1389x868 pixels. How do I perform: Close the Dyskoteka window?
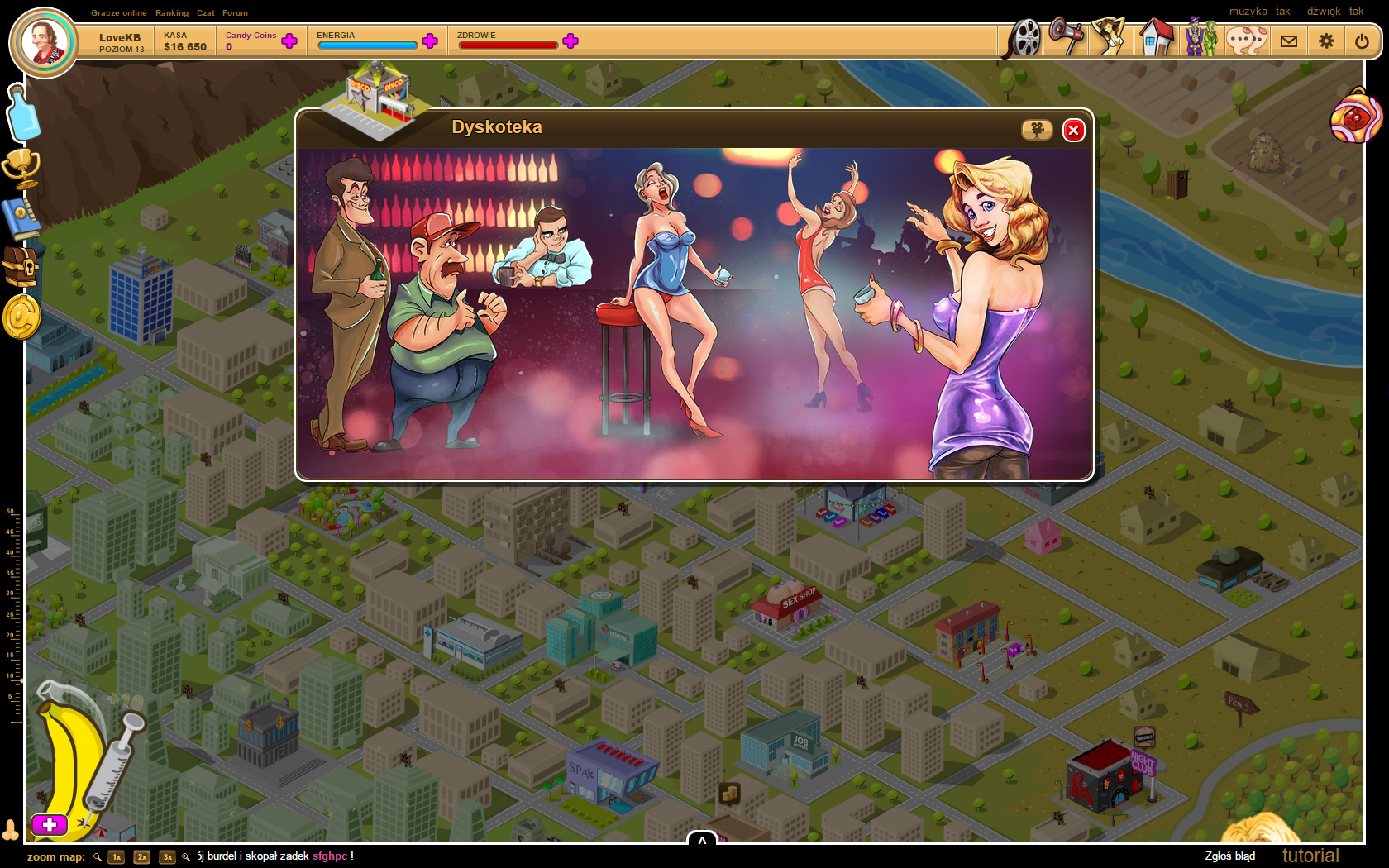tap(1073, 130)
